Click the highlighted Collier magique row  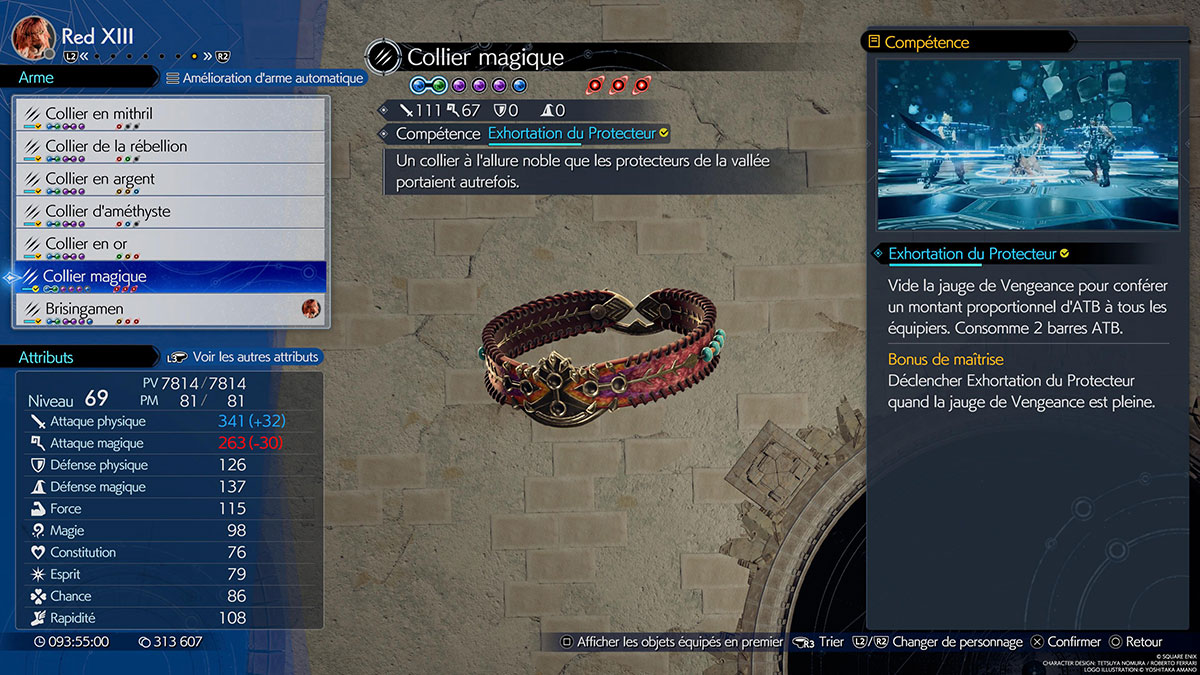(x=170, y=277)
